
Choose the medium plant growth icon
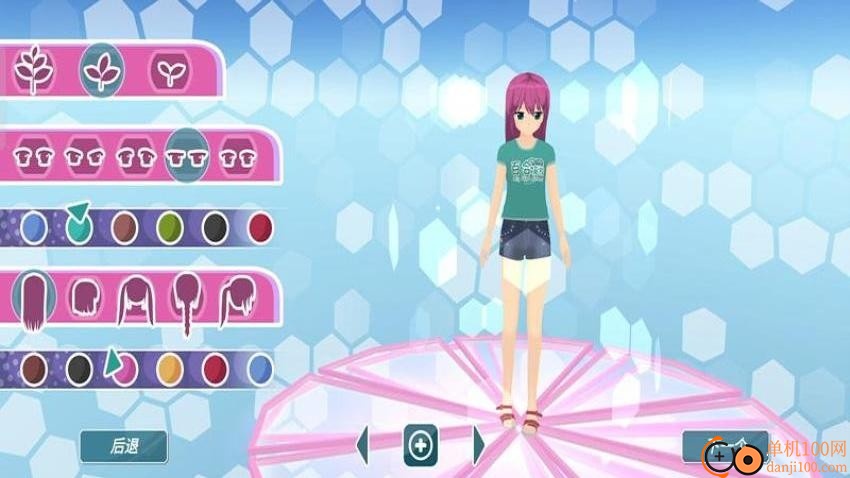click(101, 69)
